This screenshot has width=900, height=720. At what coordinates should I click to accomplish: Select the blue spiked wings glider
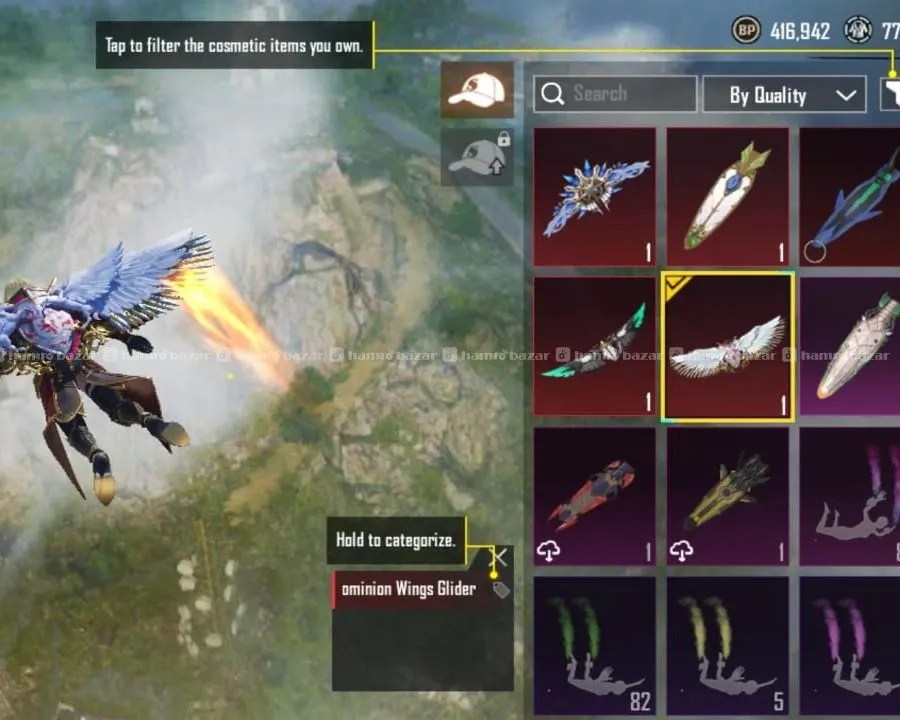coord(595,196)
